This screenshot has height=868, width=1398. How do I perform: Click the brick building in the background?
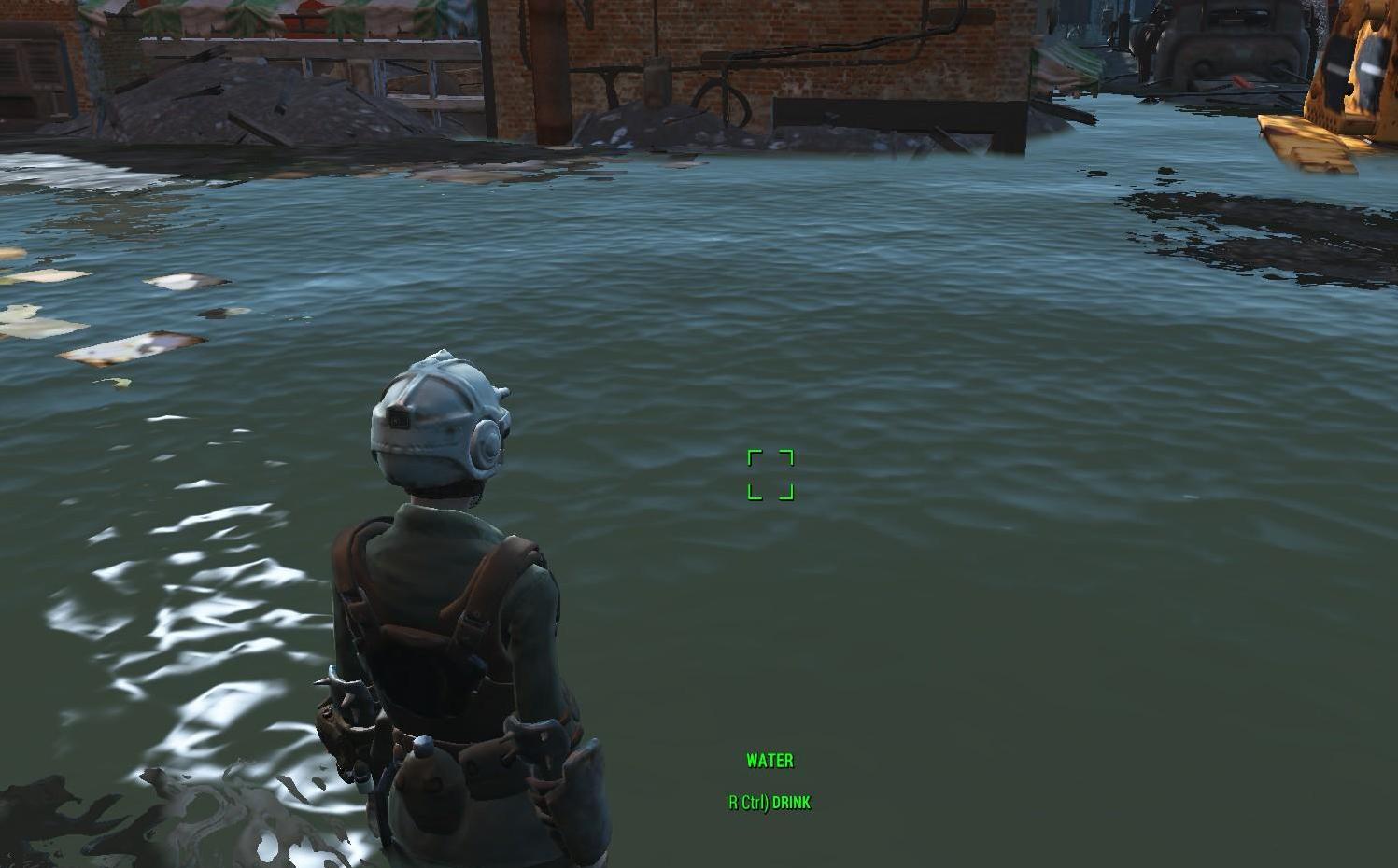point(887,56)
